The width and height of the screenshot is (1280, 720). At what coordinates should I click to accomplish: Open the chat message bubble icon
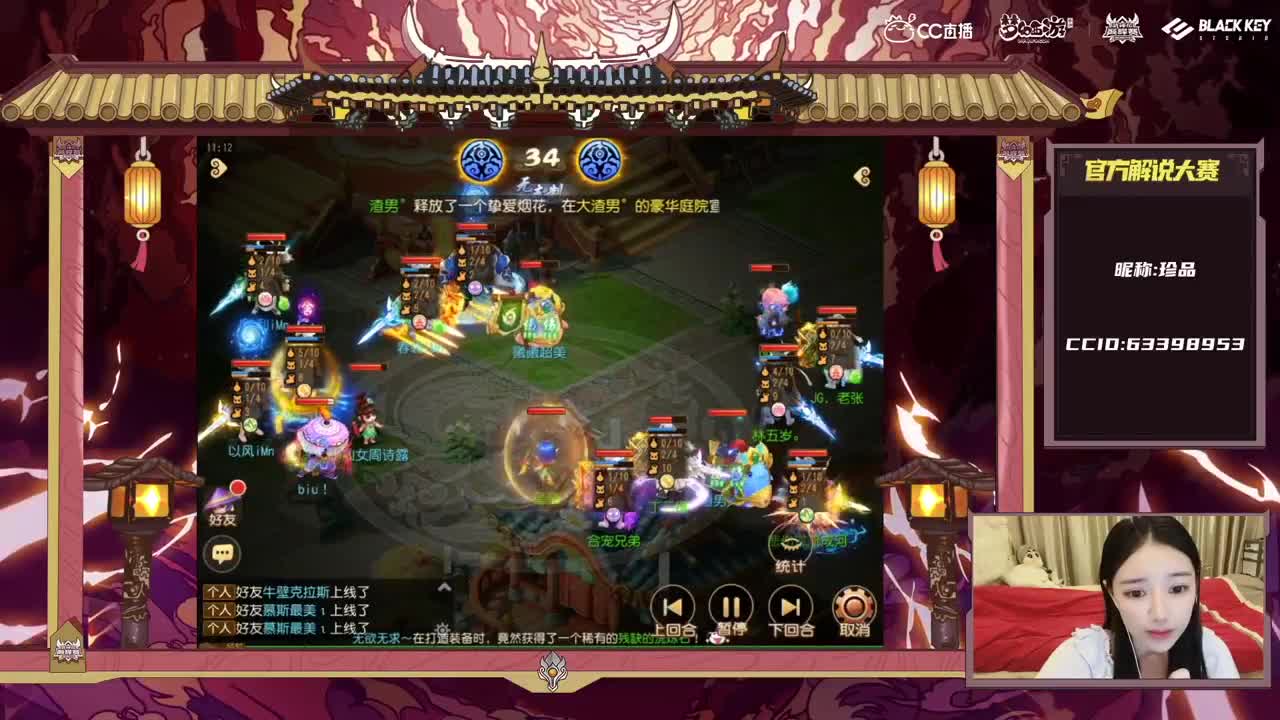(x=225, y=550)
